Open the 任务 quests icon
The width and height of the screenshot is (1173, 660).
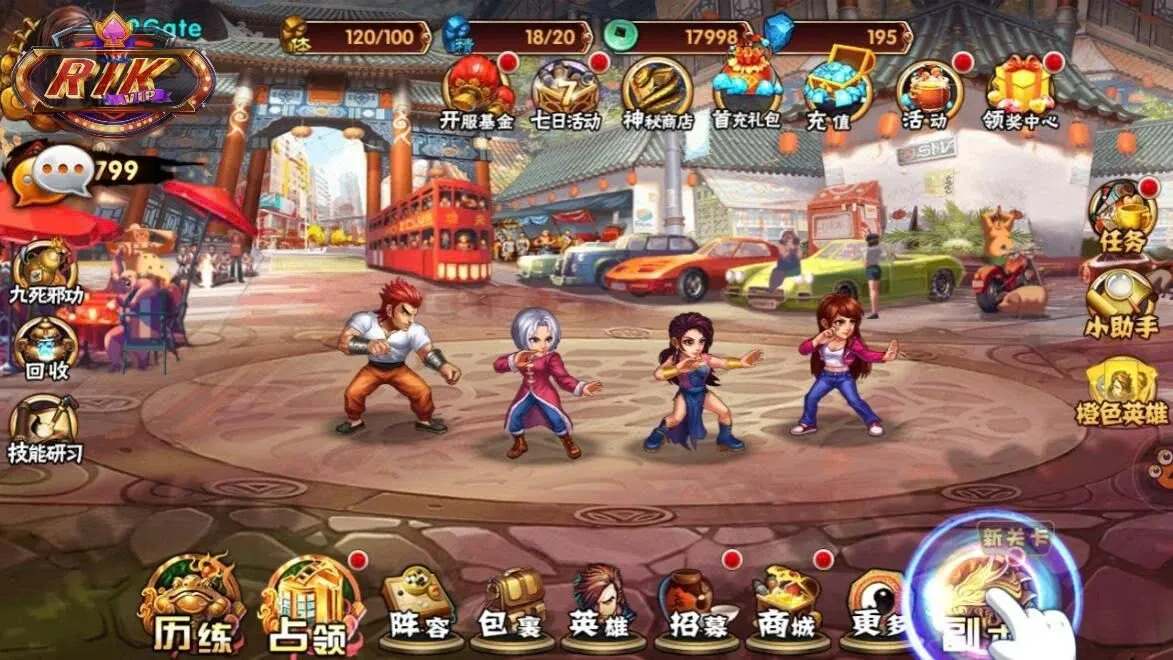point(1121,217)
